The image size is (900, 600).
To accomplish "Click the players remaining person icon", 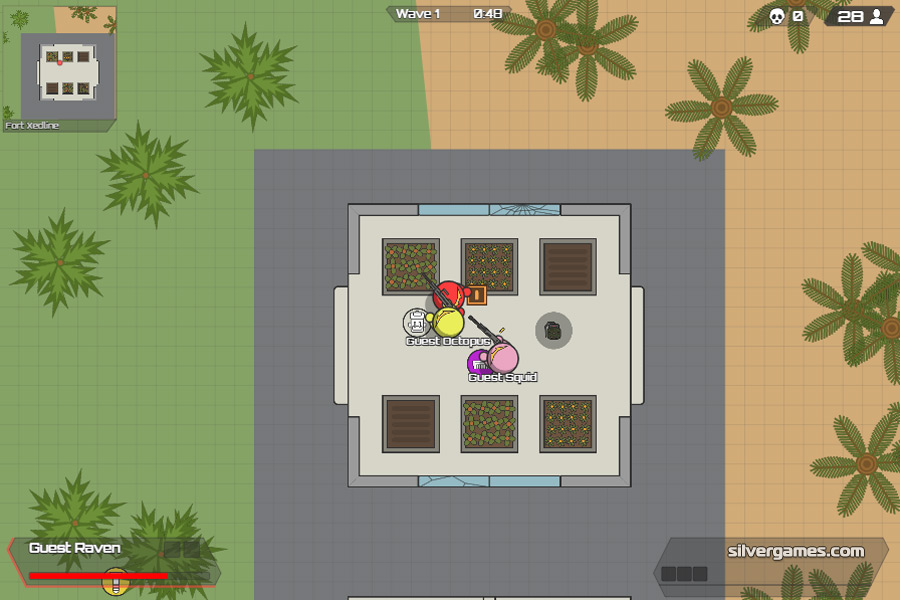I will pos(877,16).
